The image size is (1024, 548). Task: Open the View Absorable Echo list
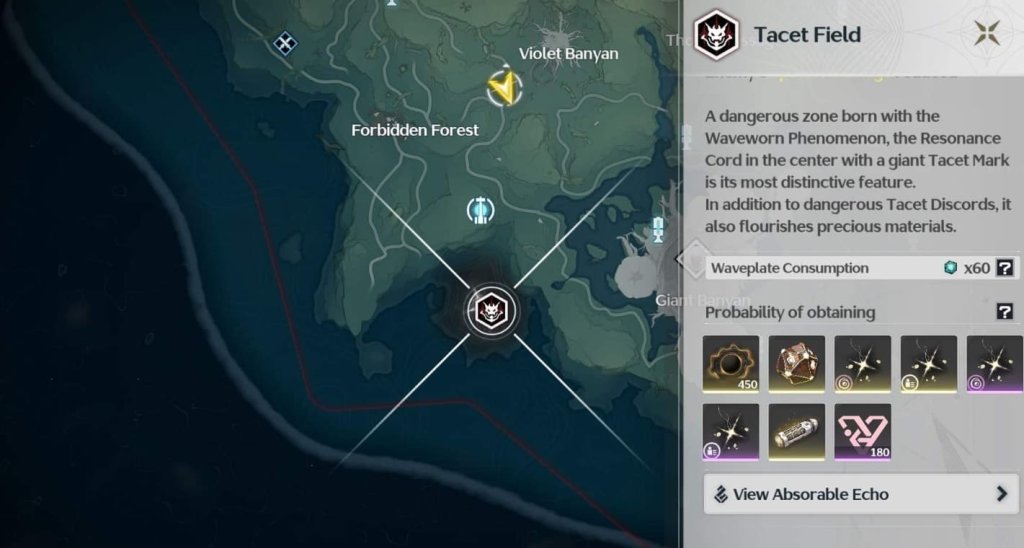coord(861,494)
